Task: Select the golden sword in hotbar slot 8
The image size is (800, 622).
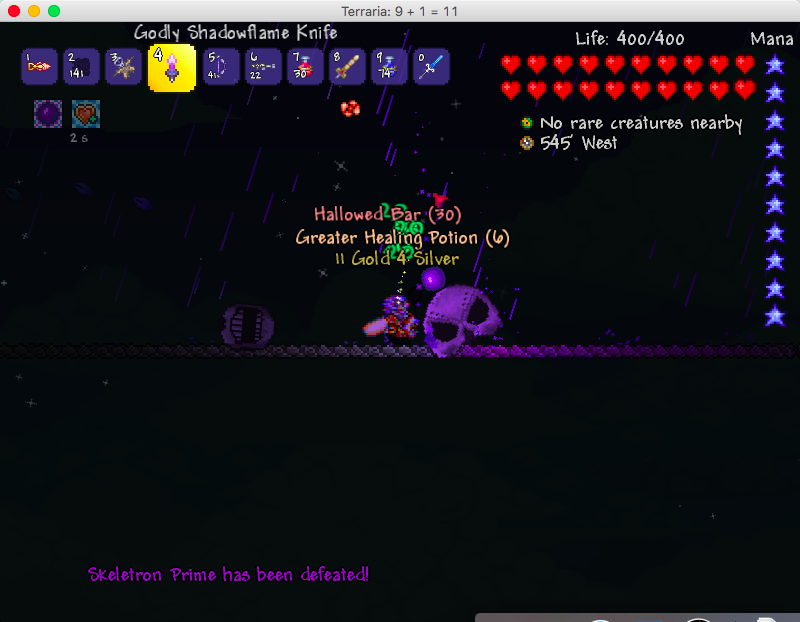Action: (x=347, y=67)
